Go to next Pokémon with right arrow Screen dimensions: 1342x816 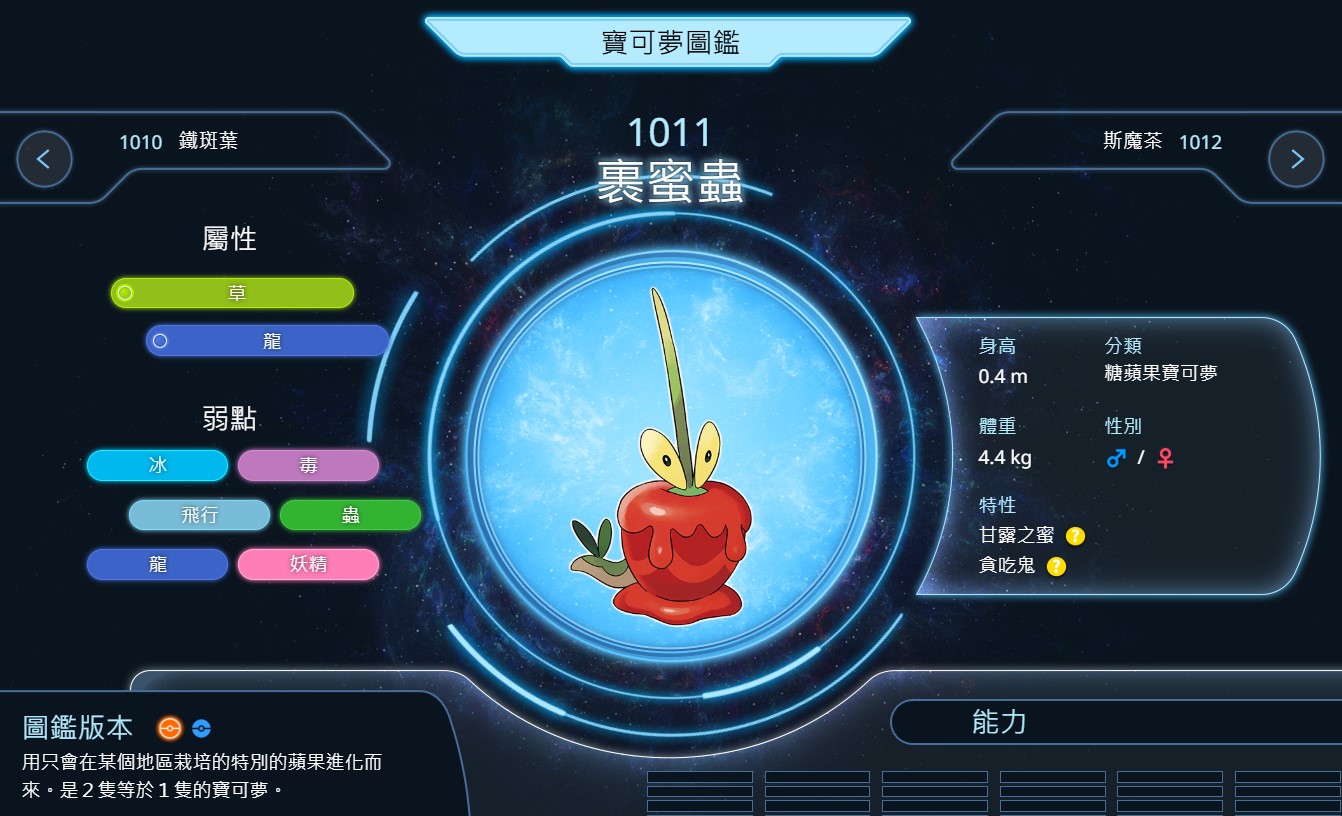[1296, 159]
